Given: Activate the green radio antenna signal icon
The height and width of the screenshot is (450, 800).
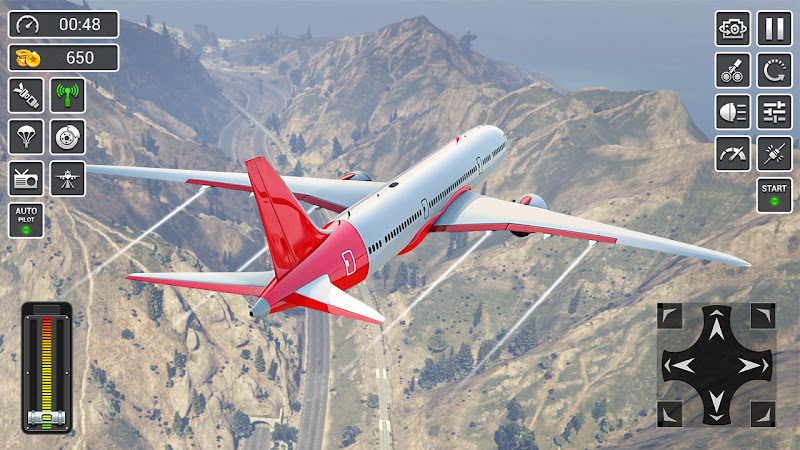Looking at the screenshot, I should coord(68,95).
